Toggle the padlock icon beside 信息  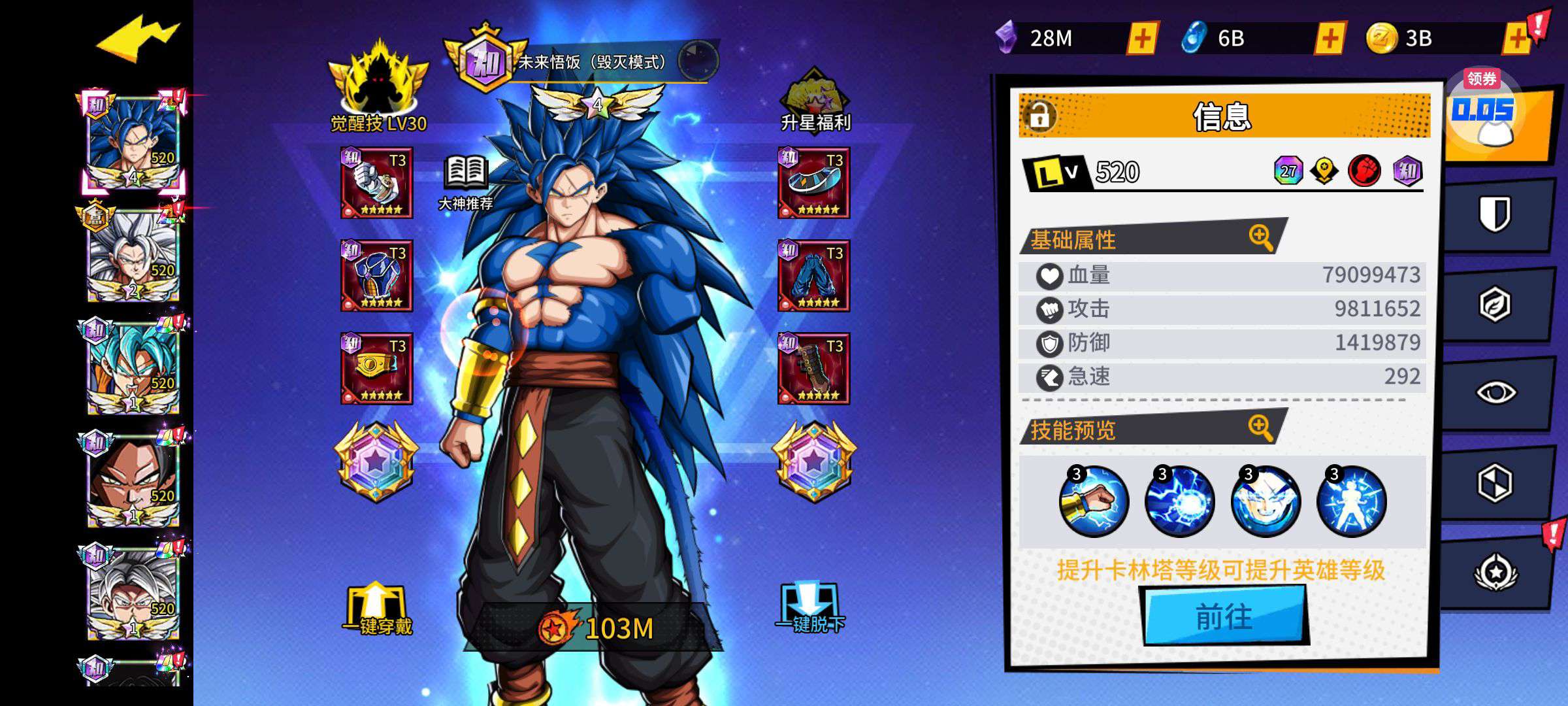[1039, 116]
